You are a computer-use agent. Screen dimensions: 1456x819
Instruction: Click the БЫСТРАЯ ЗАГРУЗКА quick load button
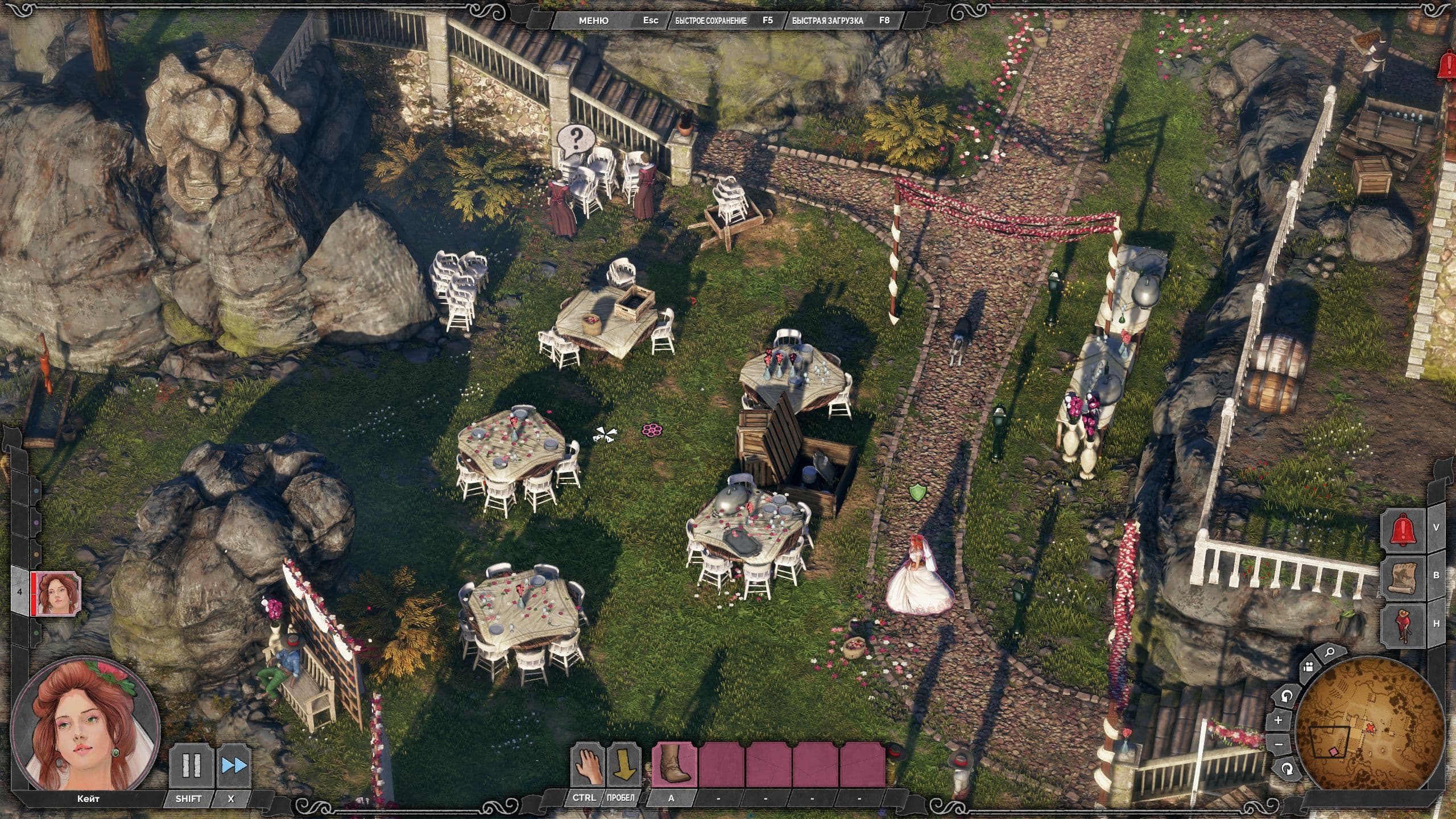coord(828,20)
